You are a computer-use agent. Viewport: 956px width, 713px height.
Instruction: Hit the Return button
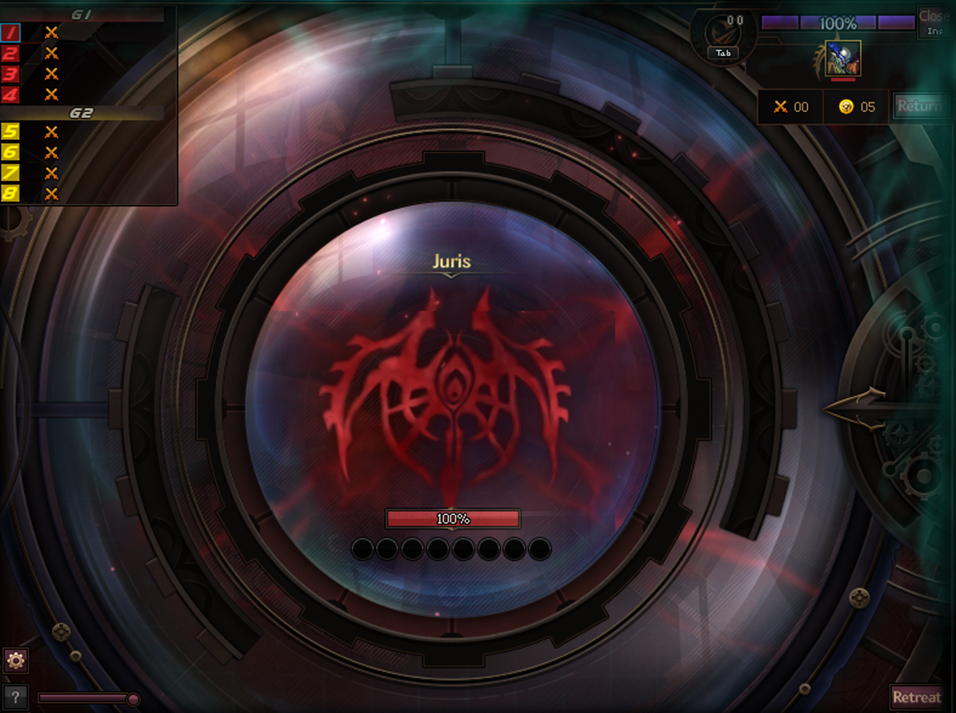click(918, 106)
